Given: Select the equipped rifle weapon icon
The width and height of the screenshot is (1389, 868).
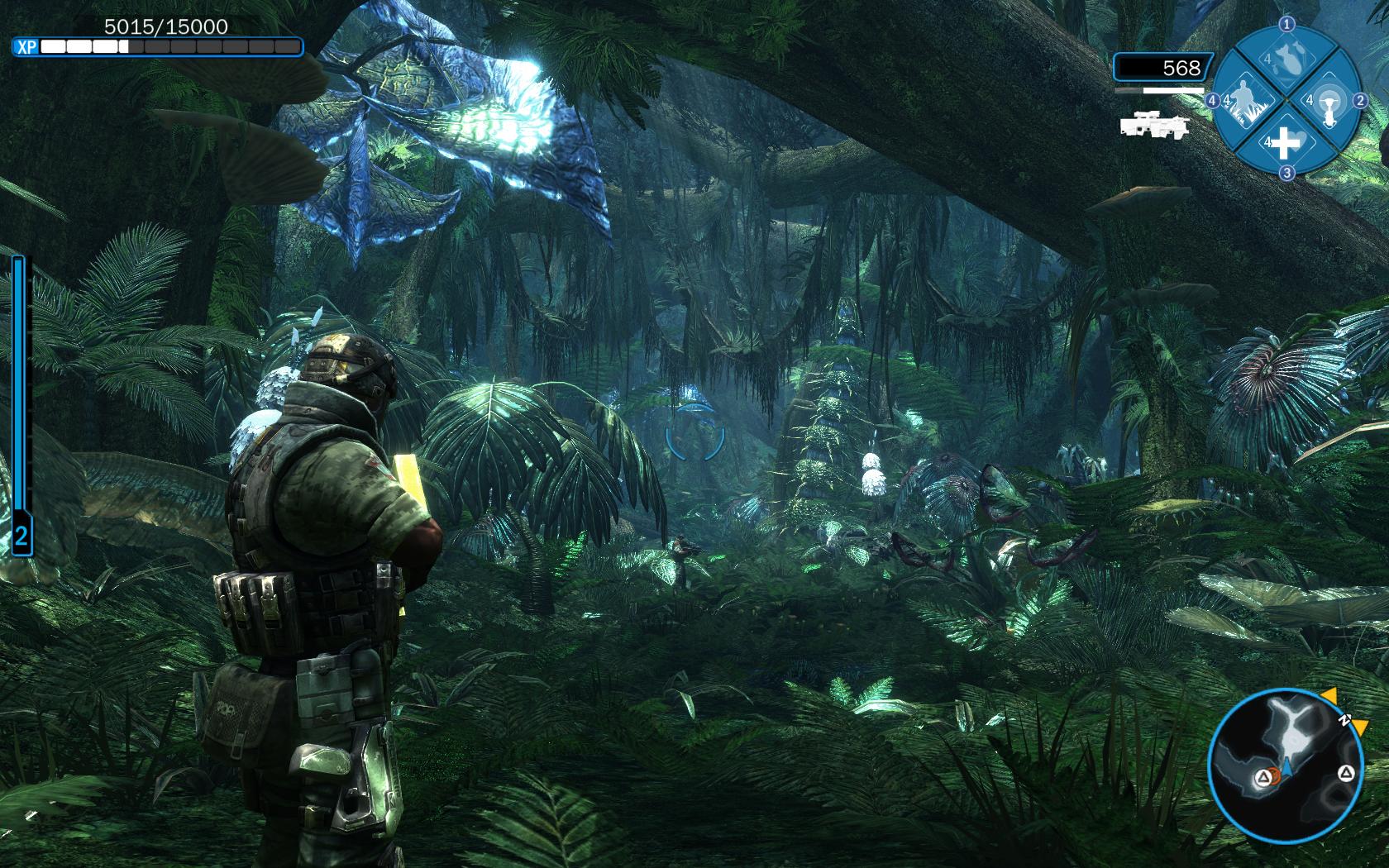Looking at the screenshot, I should click(1155, 125).
